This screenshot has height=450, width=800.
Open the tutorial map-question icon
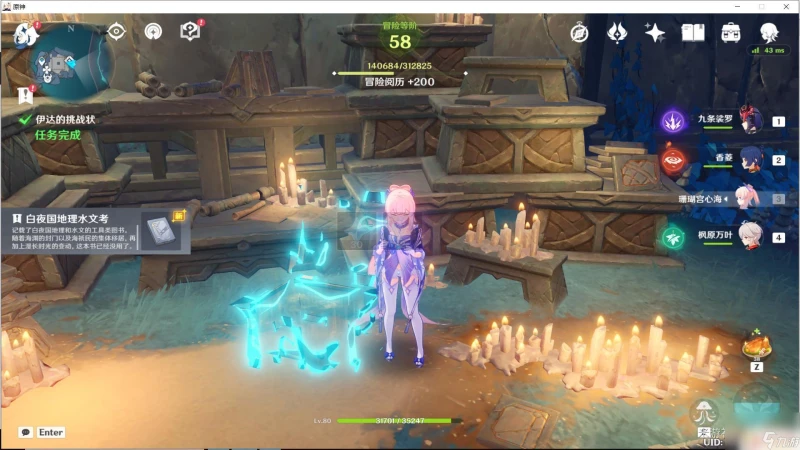click(190, 31)
